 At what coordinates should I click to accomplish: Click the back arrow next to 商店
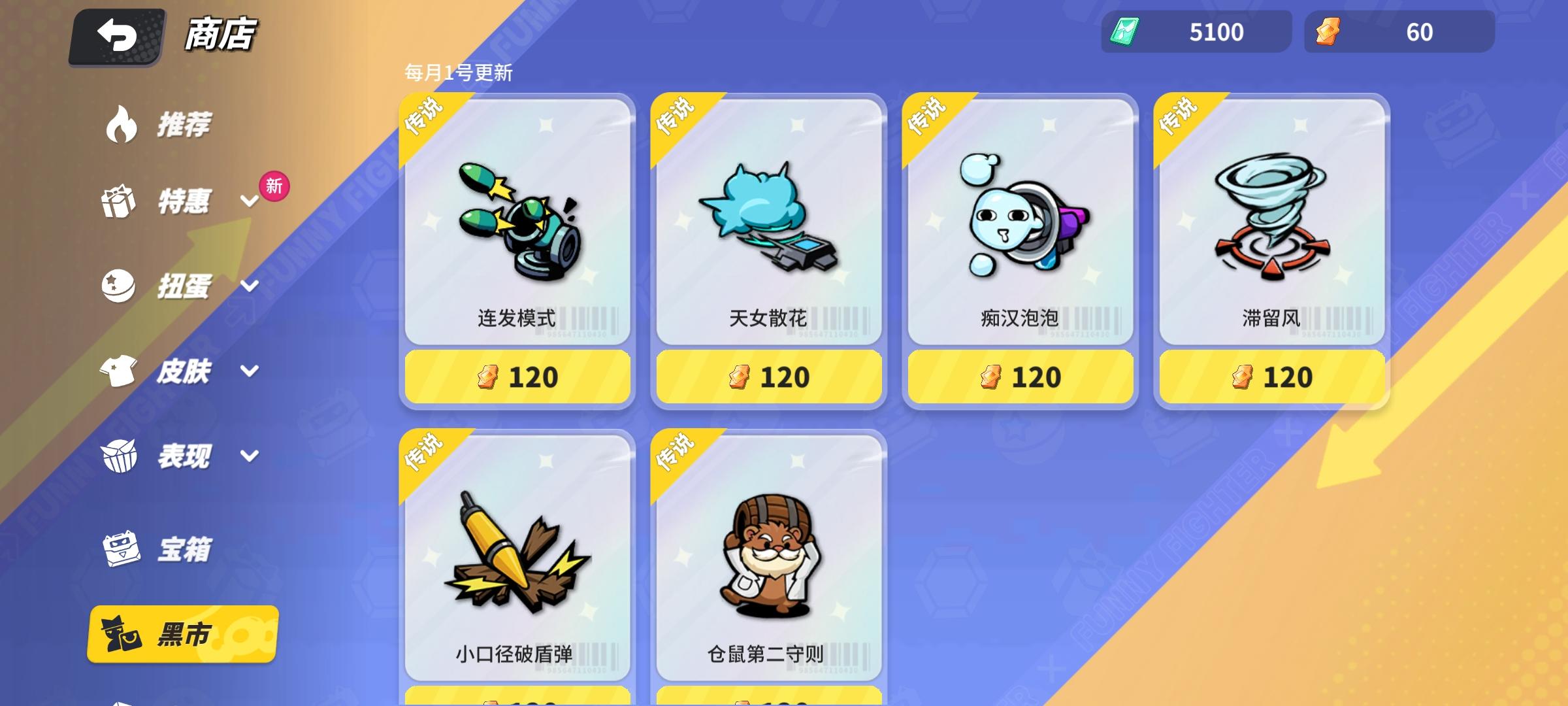(x=115, y=36)
